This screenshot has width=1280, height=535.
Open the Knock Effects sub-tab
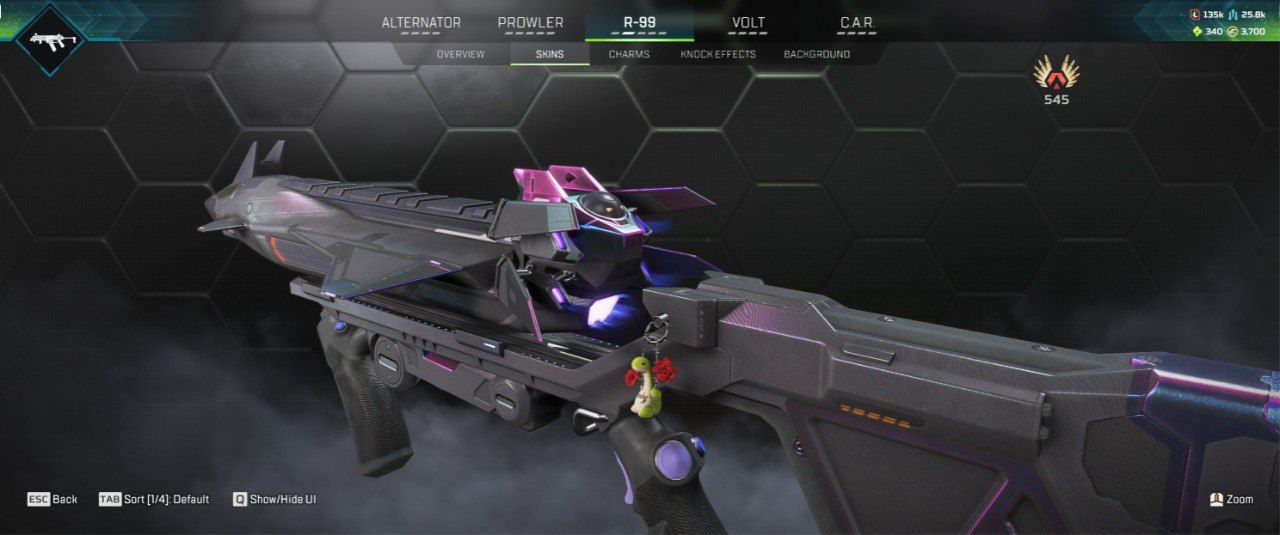[x=718, y=54]
